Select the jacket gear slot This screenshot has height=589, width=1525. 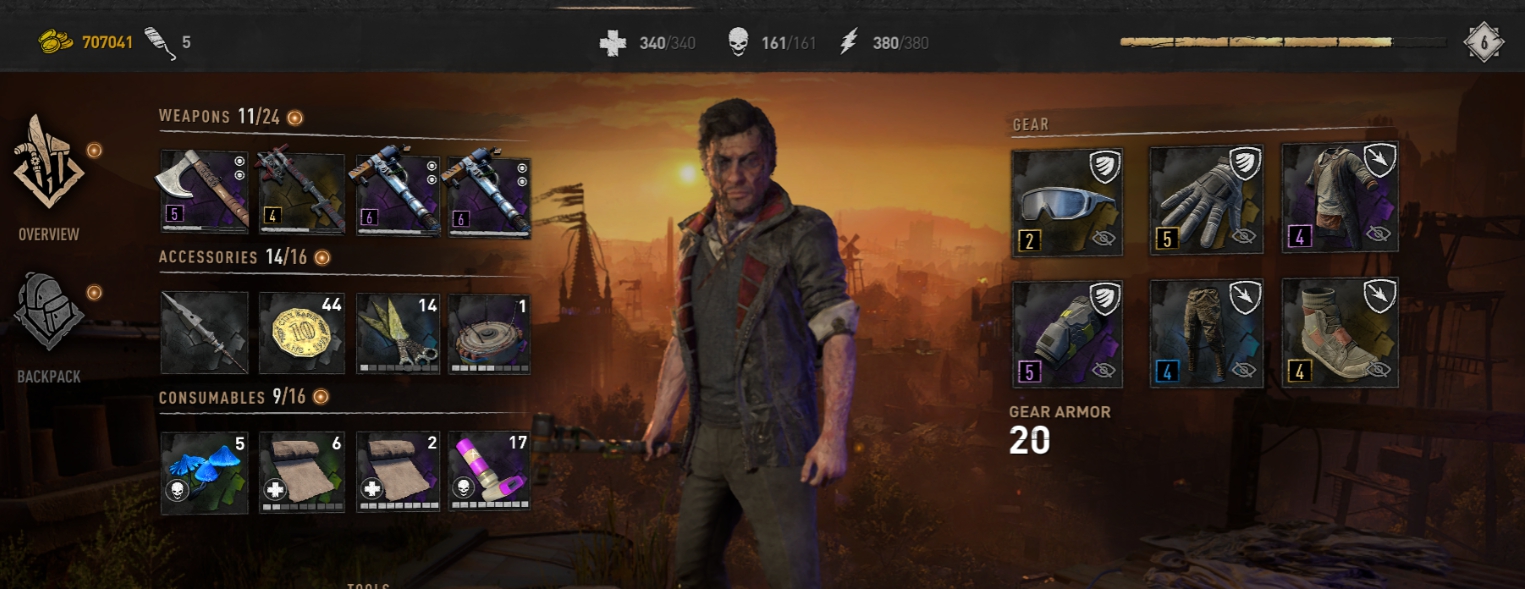(x=1340, y=197)
